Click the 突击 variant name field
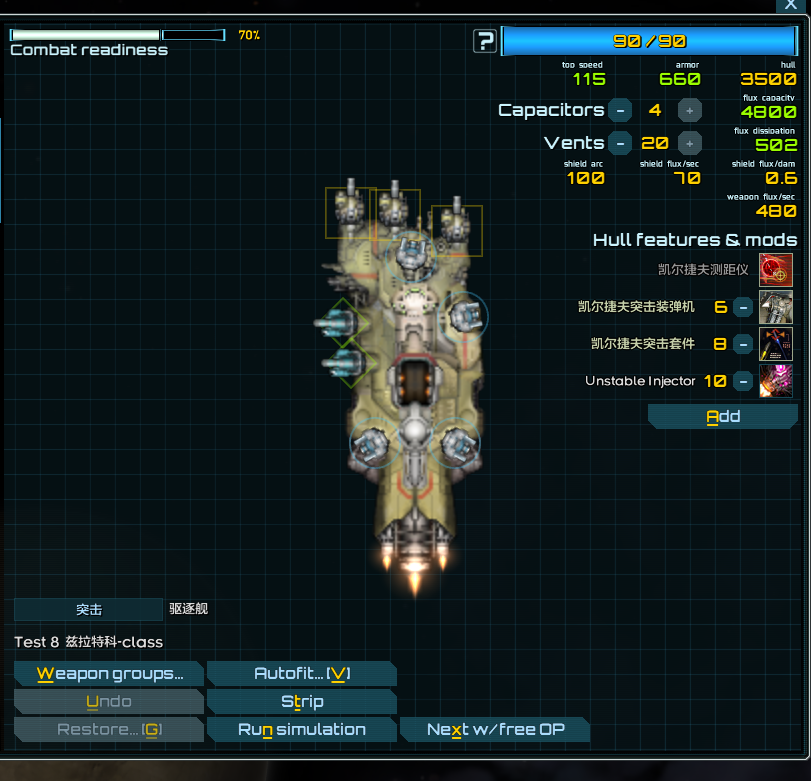Image resolution: width=811 pixels, height=781 pixels. tap(88, 609)
